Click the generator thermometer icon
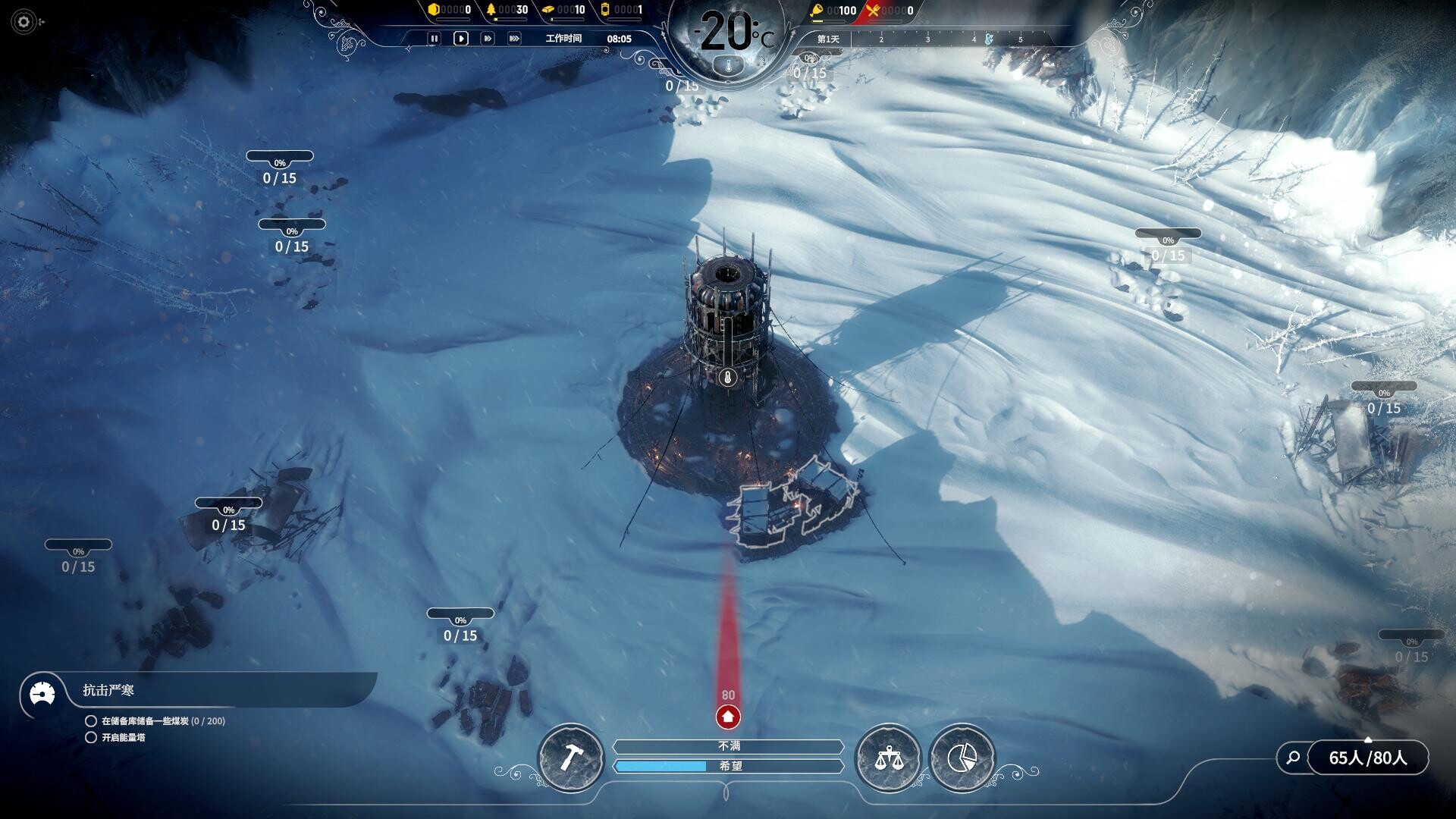Screen dimensions: 1456x819 point(728,378)
